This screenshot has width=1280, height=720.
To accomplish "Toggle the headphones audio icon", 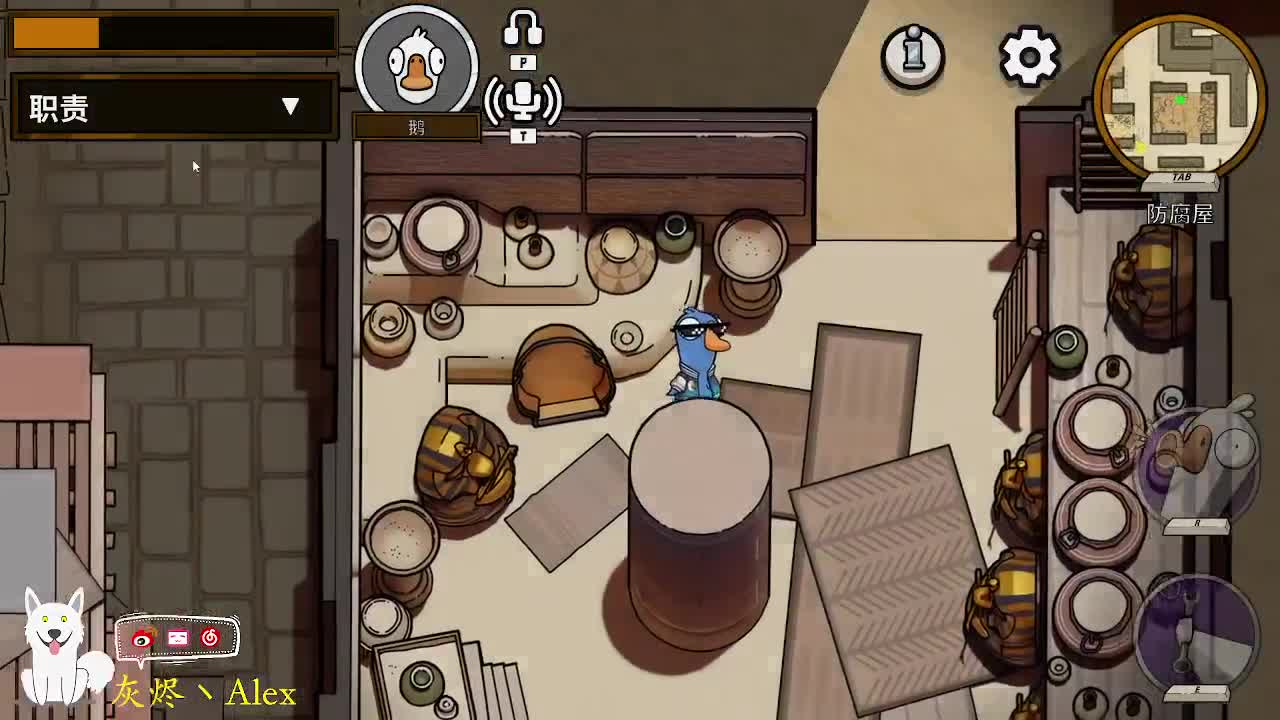I will pyautogui.click(x=523, y=29).
